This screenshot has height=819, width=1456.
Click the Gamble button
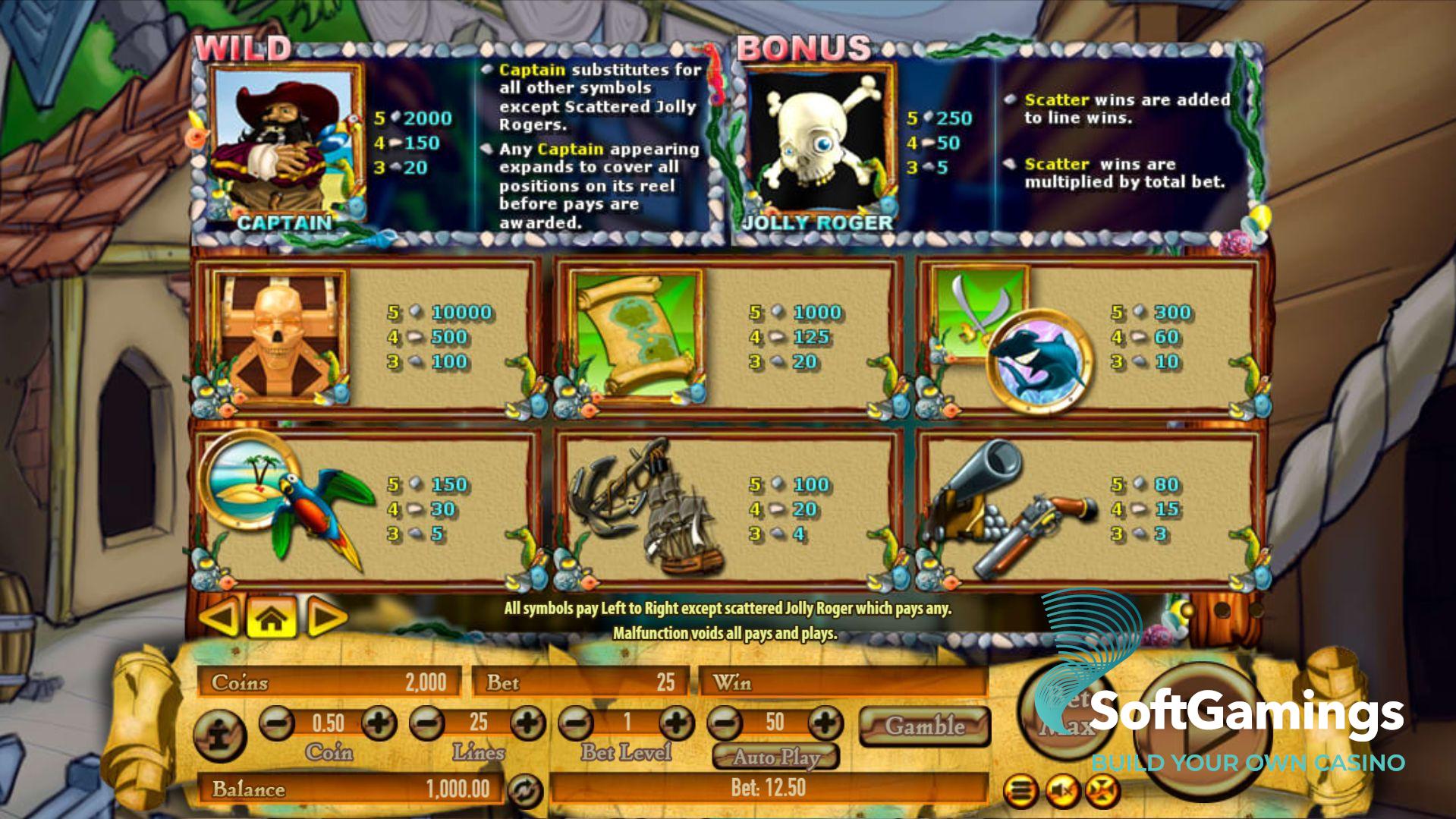click(925, 726)
